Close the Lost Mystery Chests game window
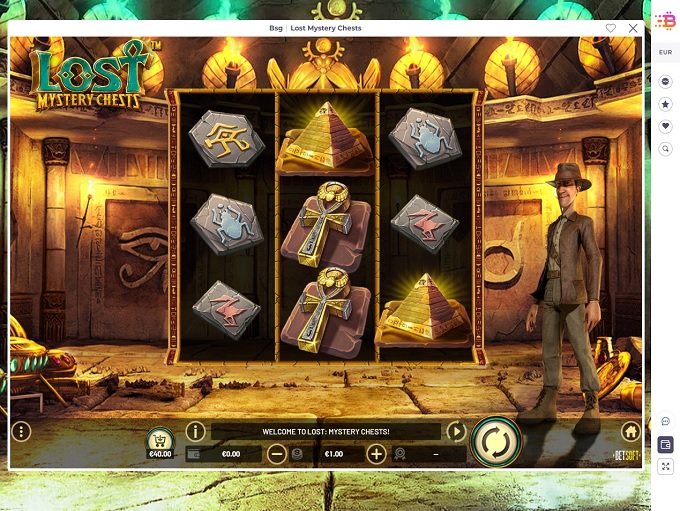Image resolution: width=680 pixels, height=511 pixels. point(633,28)
